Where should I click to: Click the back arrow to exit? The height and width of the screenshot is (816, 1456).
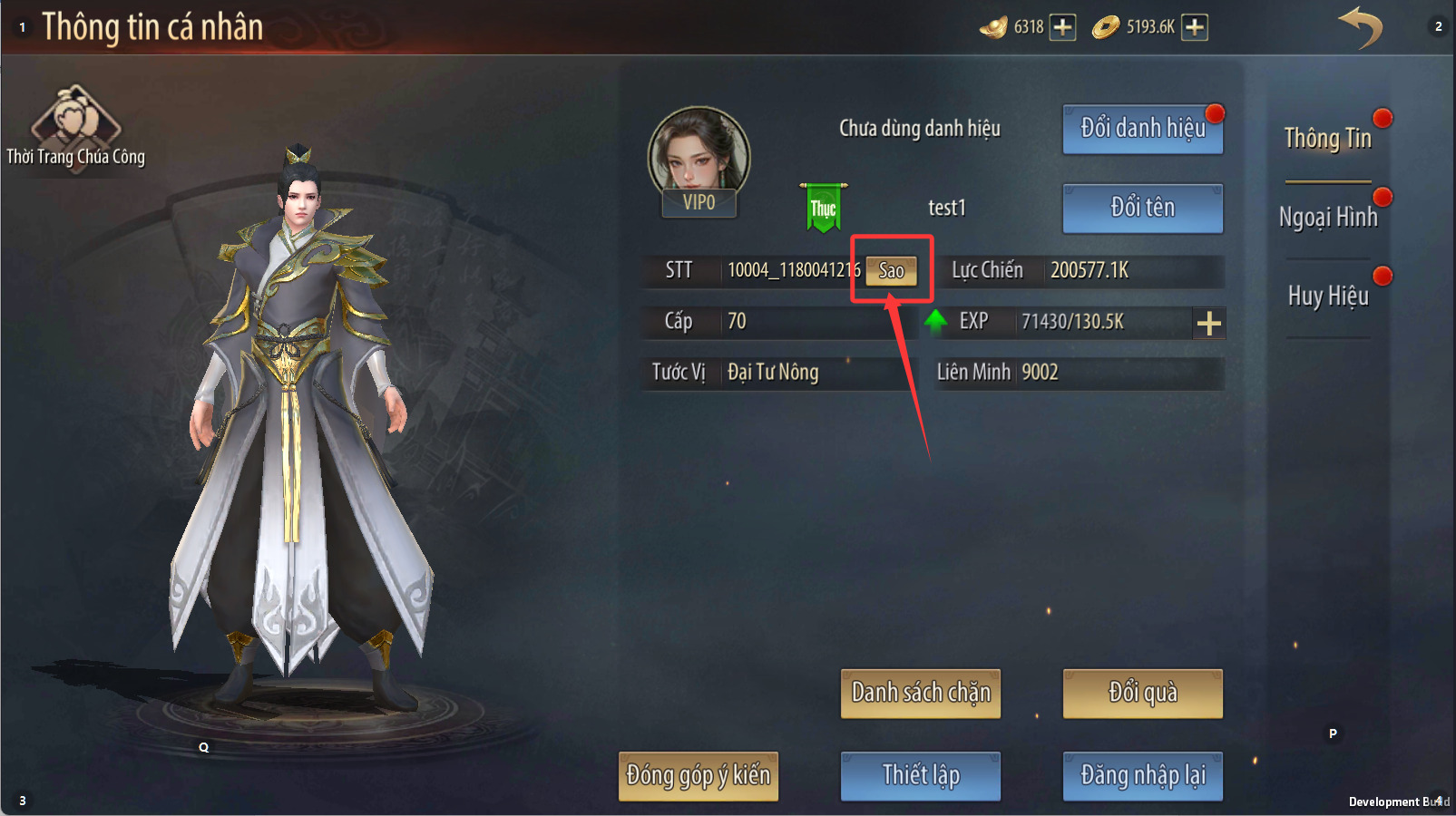click(1360, 27)
